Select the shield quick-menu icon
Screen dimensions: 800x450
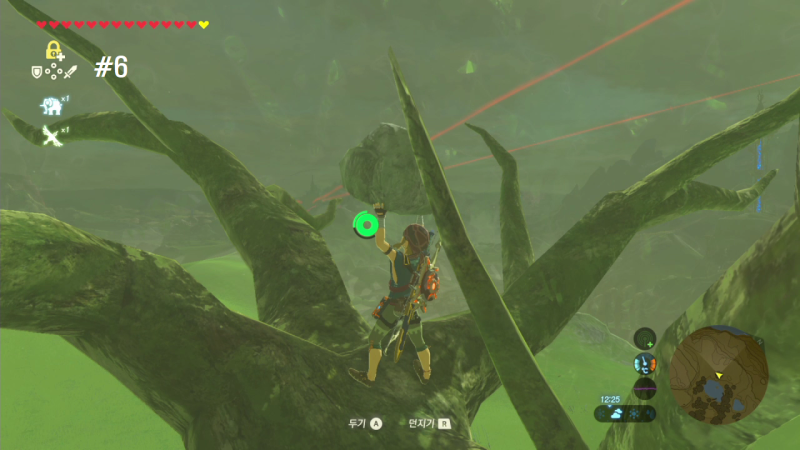point(37,71)
